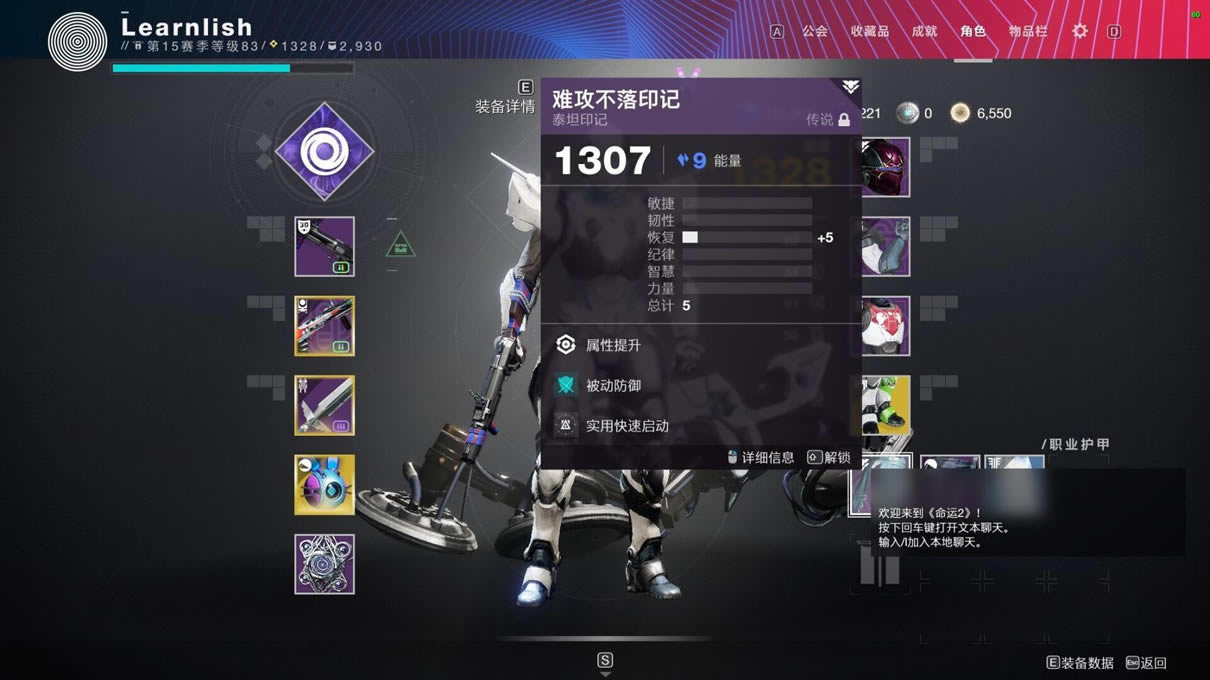Select the yellow leg armor slot
Image resolution: width=1210 pixels, height=680 pixels.
(x=886, y=405)
